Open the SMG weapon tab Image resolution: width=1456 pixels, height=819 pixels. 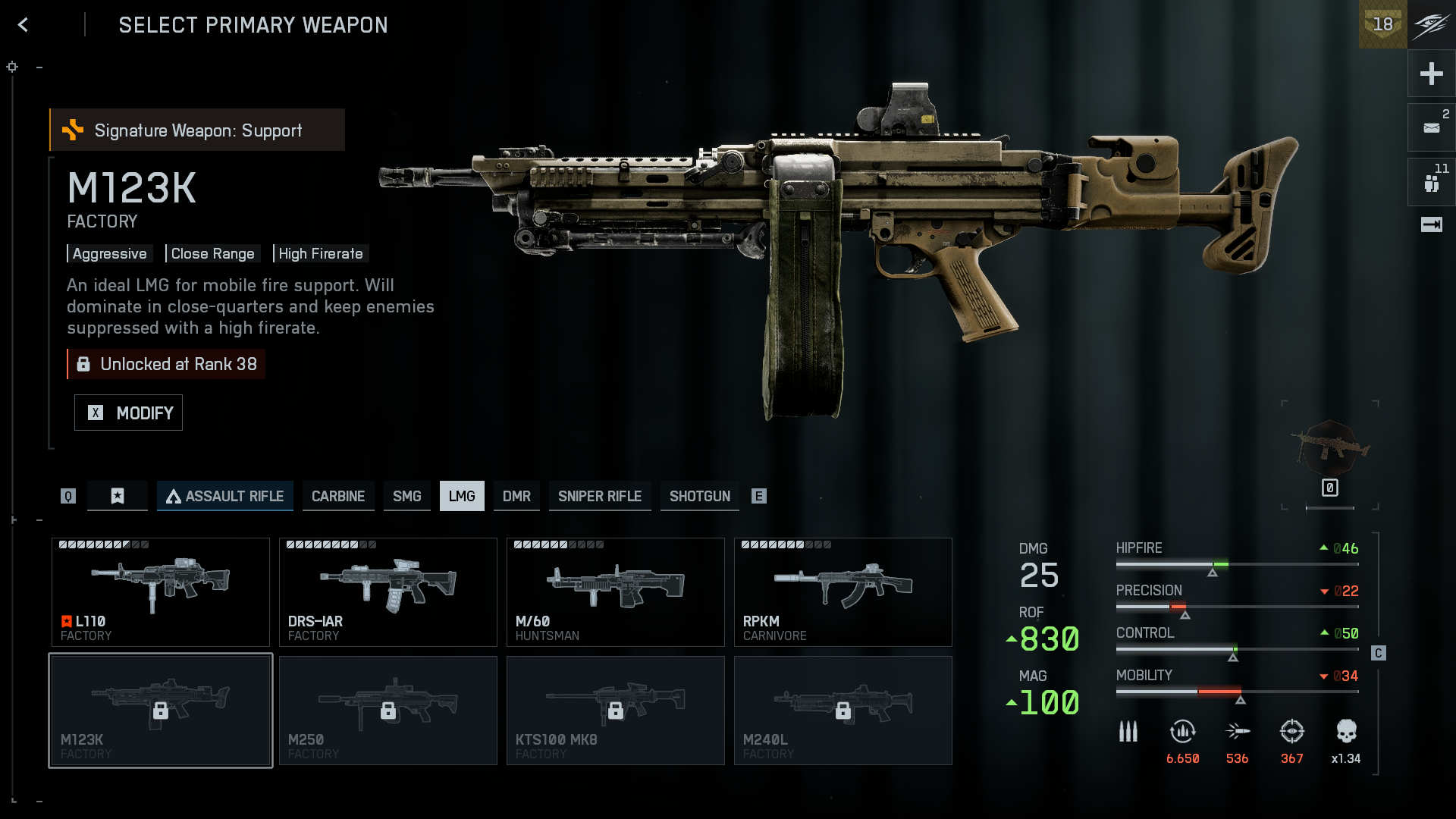click(406, 496)
